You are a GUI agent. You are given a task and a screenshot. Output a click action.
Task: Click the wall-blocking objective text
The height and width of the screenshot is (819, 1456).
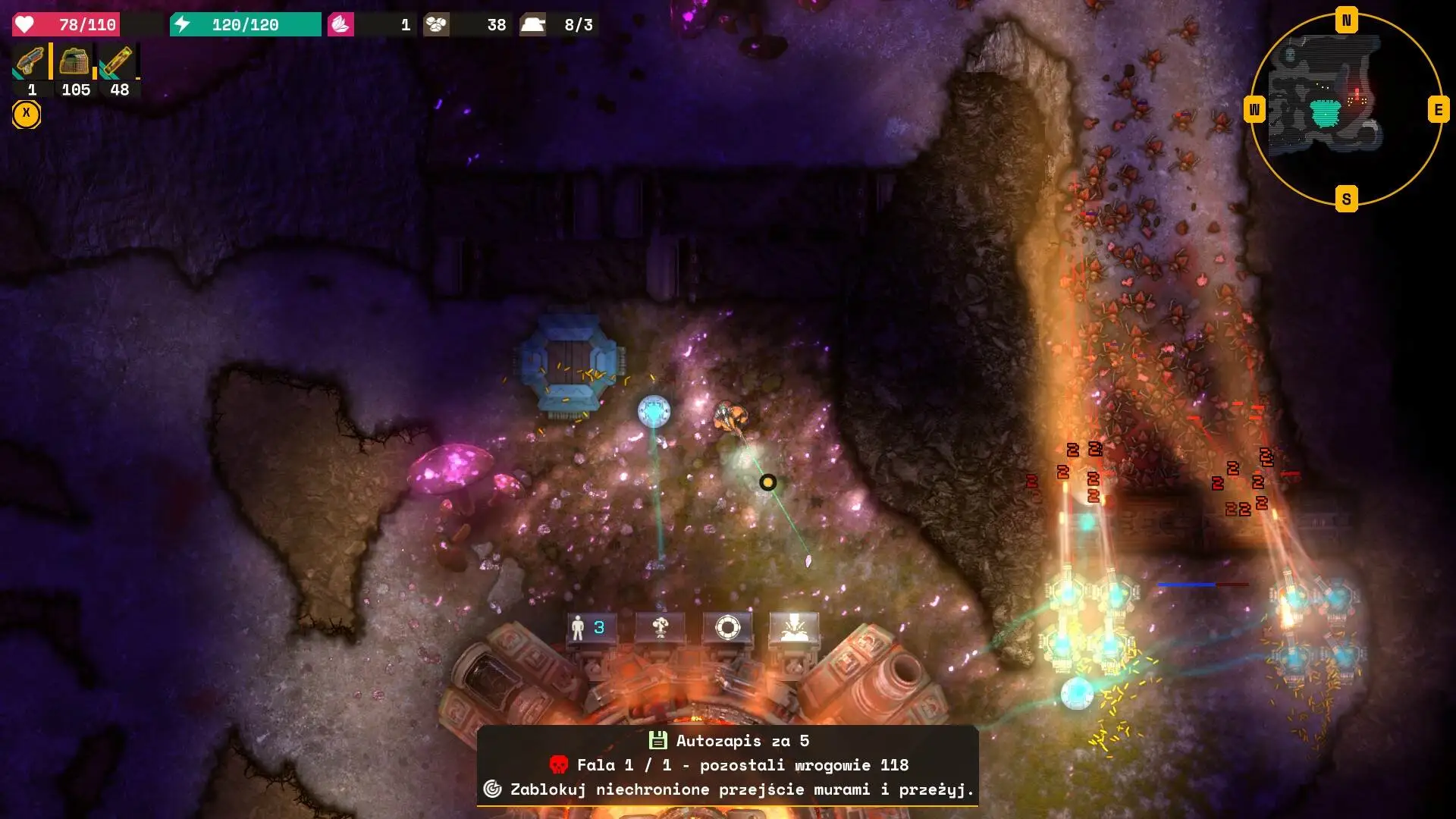click(741, 789)
